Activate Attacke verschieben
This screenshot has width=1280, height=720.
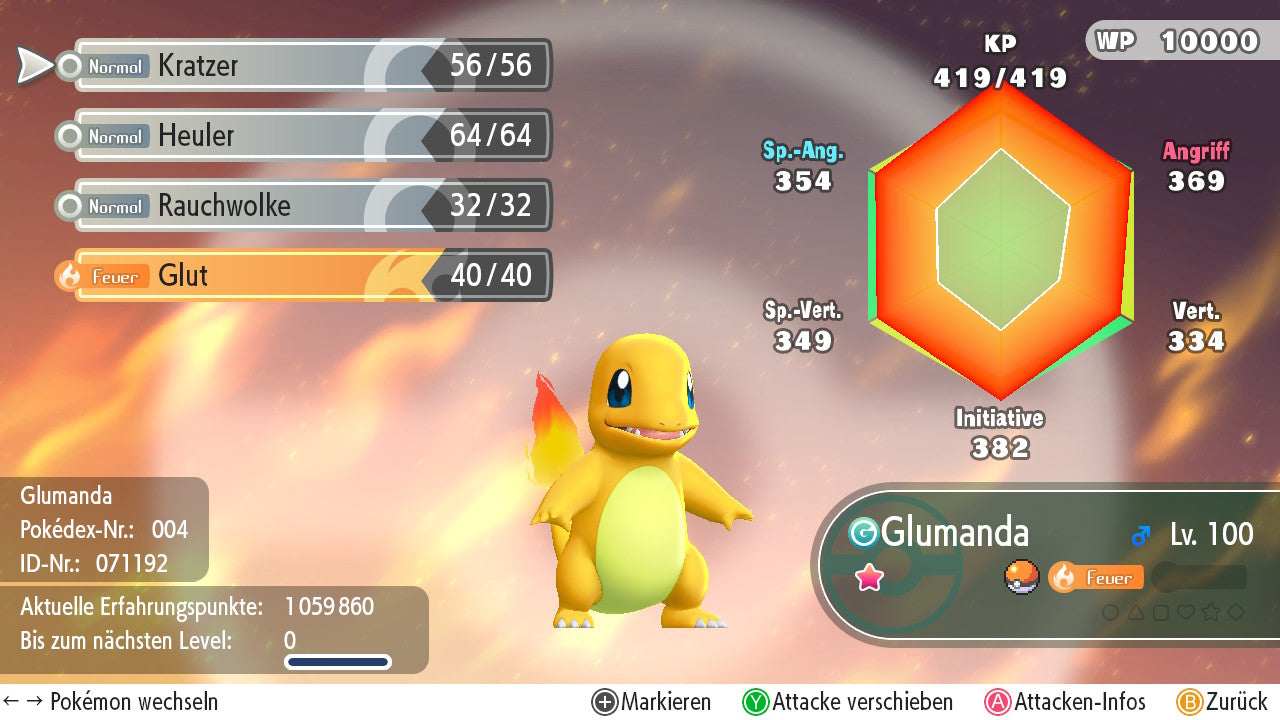(x=848, y=702)
